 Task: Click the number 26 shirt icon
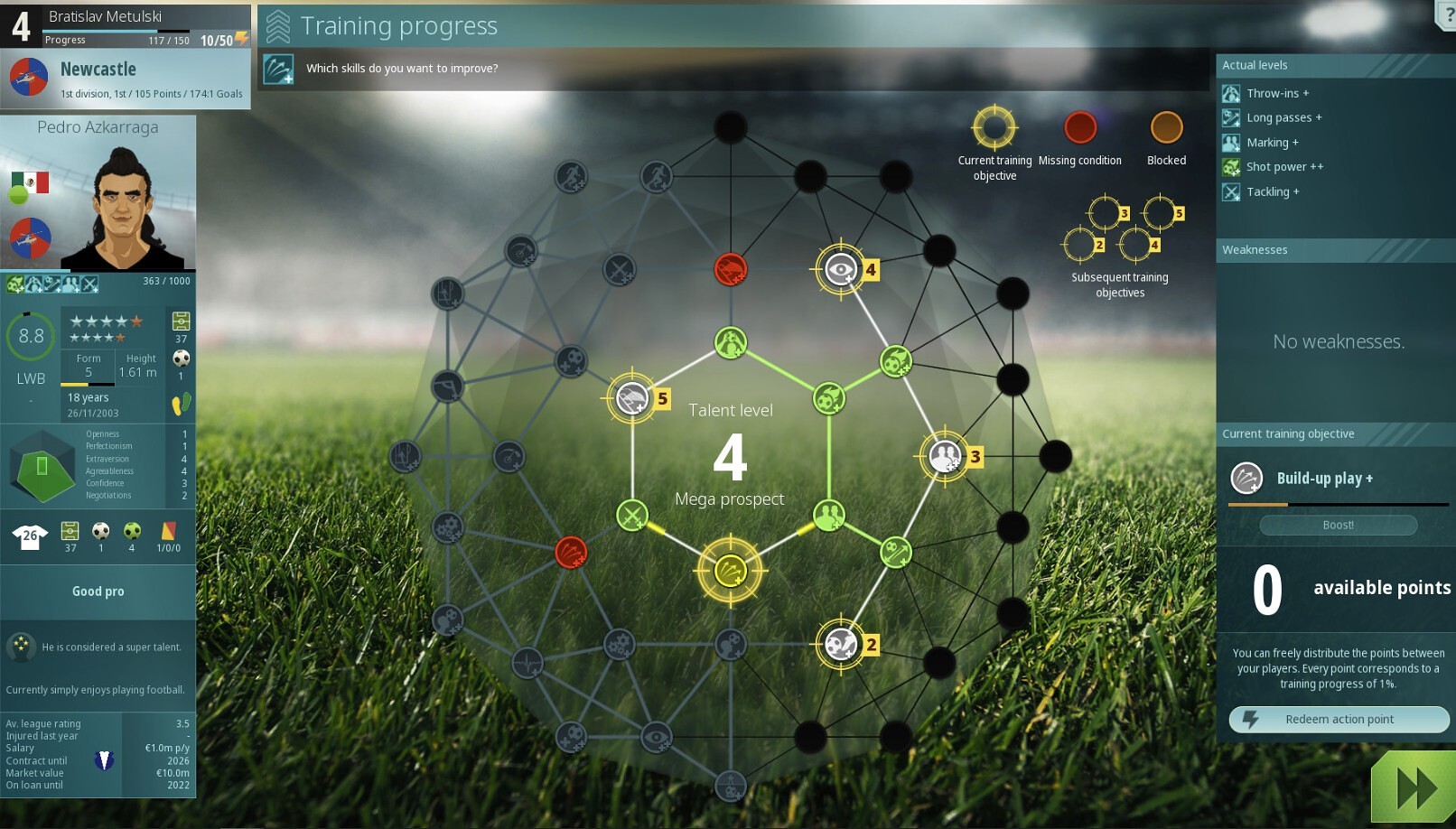pyautogui.click(x=30, y=536)
